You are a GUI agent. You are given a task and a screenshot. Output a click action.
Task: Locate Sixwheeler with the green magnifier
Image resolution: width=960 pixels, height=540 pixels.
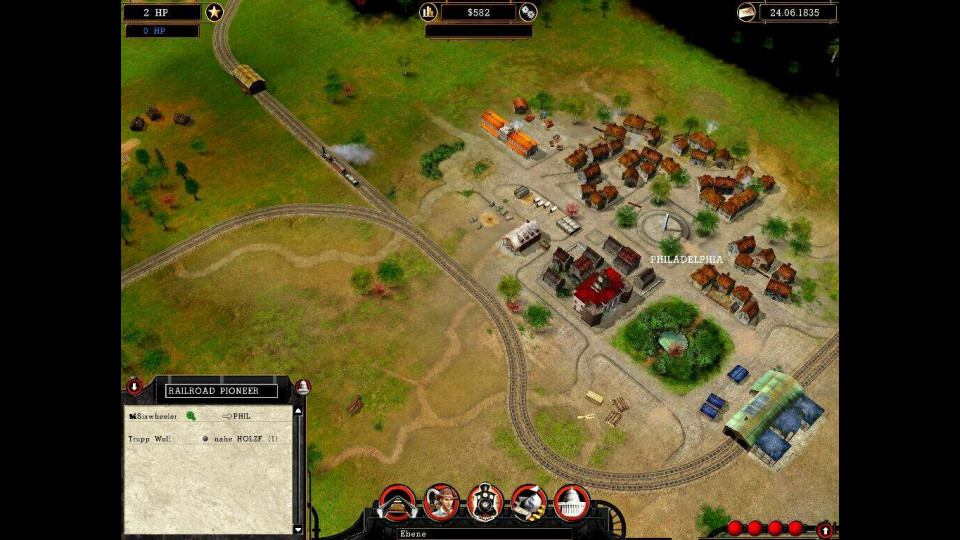(191, 415)
